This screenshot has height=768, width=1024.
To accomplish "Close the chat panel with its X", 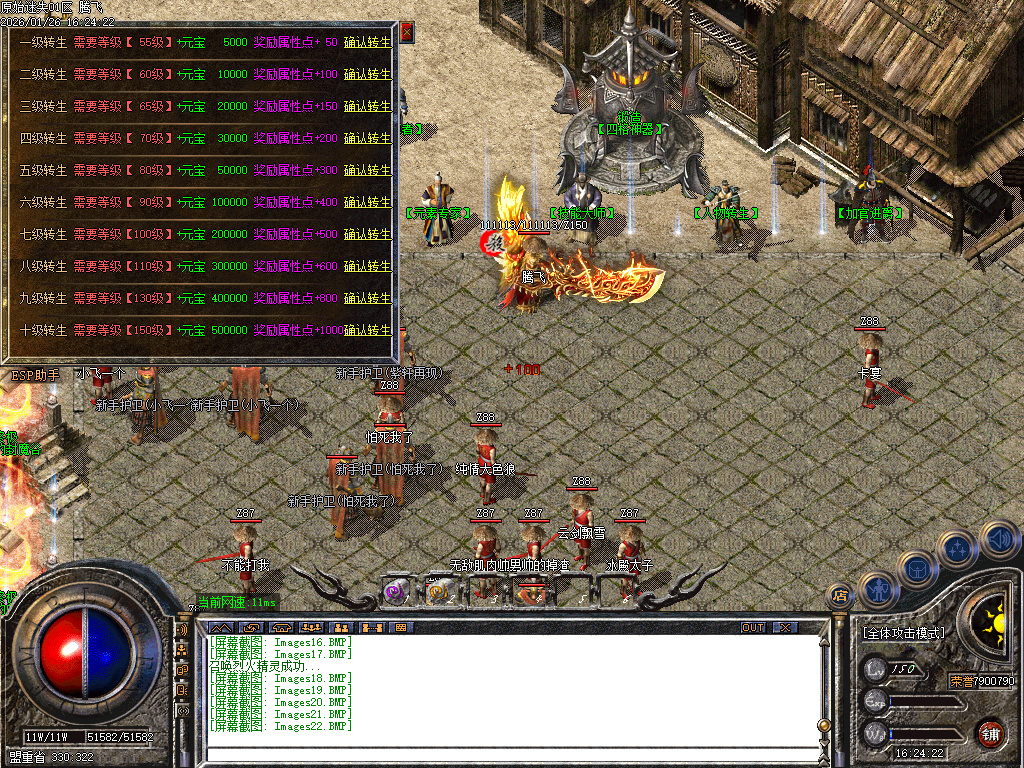I will (x=786, y=627).
